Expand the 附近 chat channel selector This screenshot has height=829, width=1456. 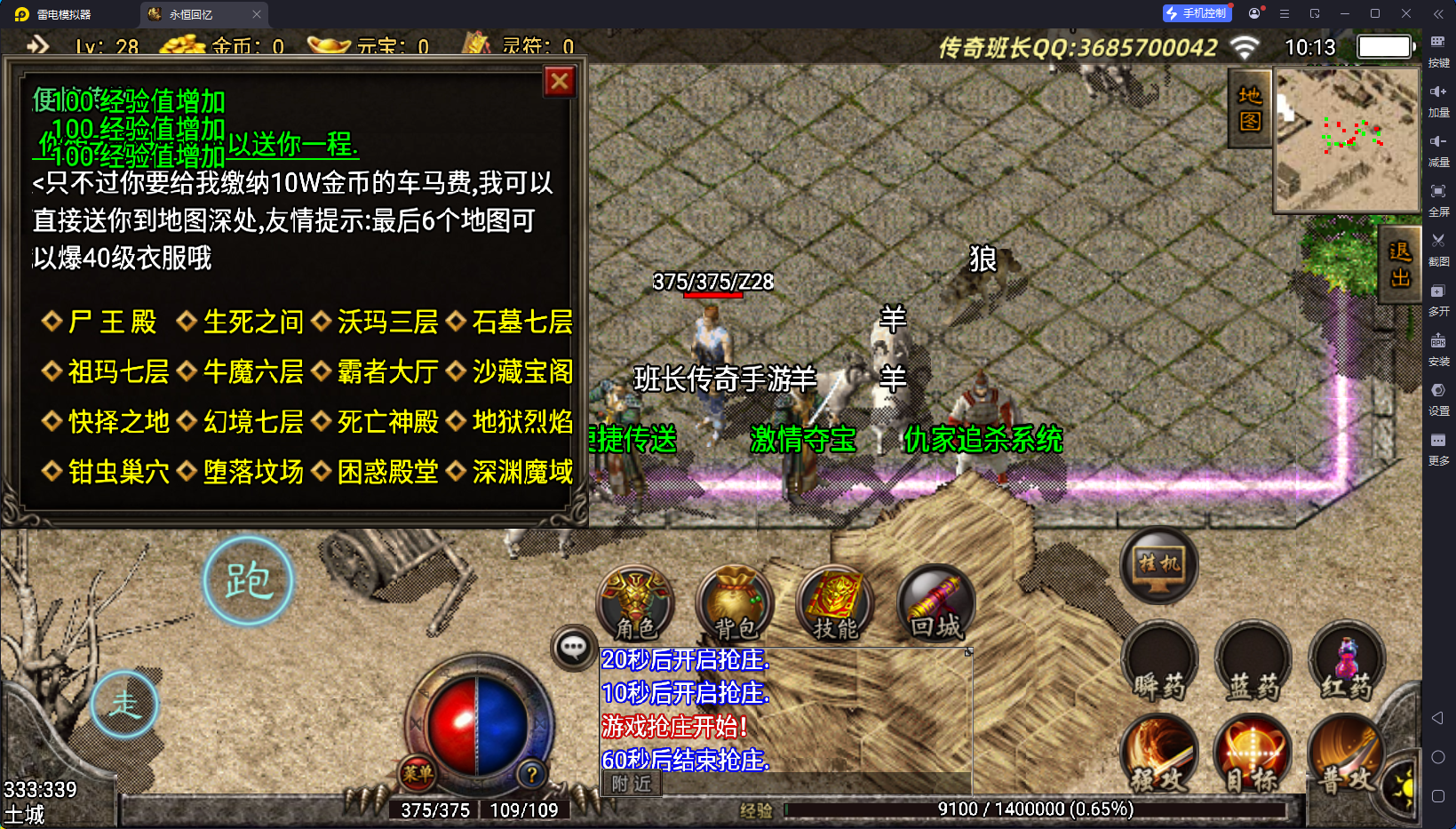point(631,785)
